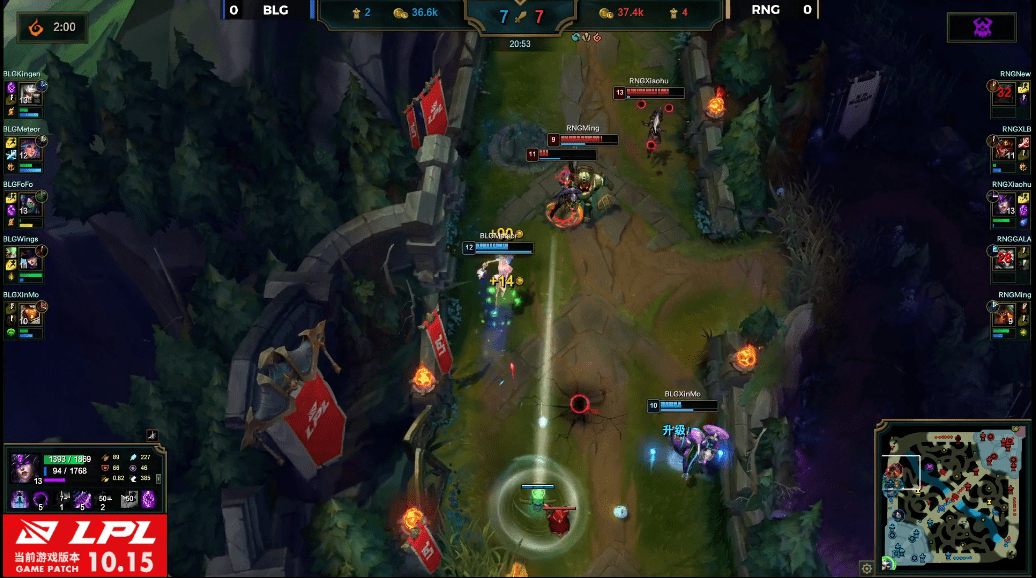Screen dimensions: 1036x578
Task: Select BLGWings' champion portrait
Action: (29, 260)
